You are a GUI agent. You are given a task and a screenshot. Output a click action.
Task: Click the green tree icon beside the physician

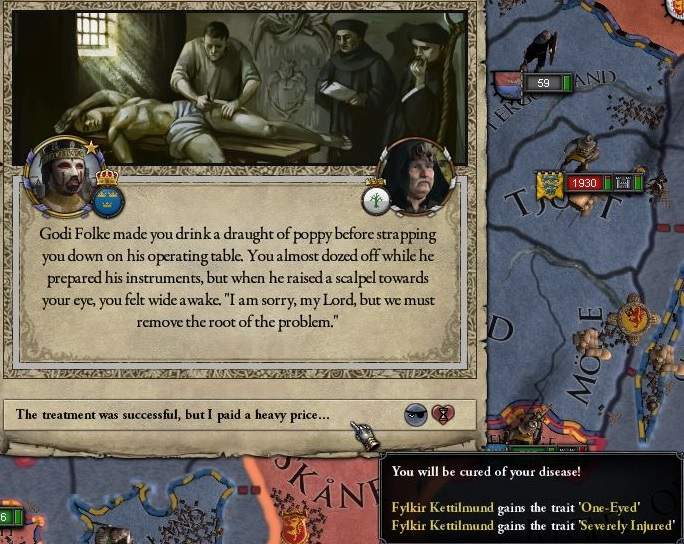tap(375, 197)
